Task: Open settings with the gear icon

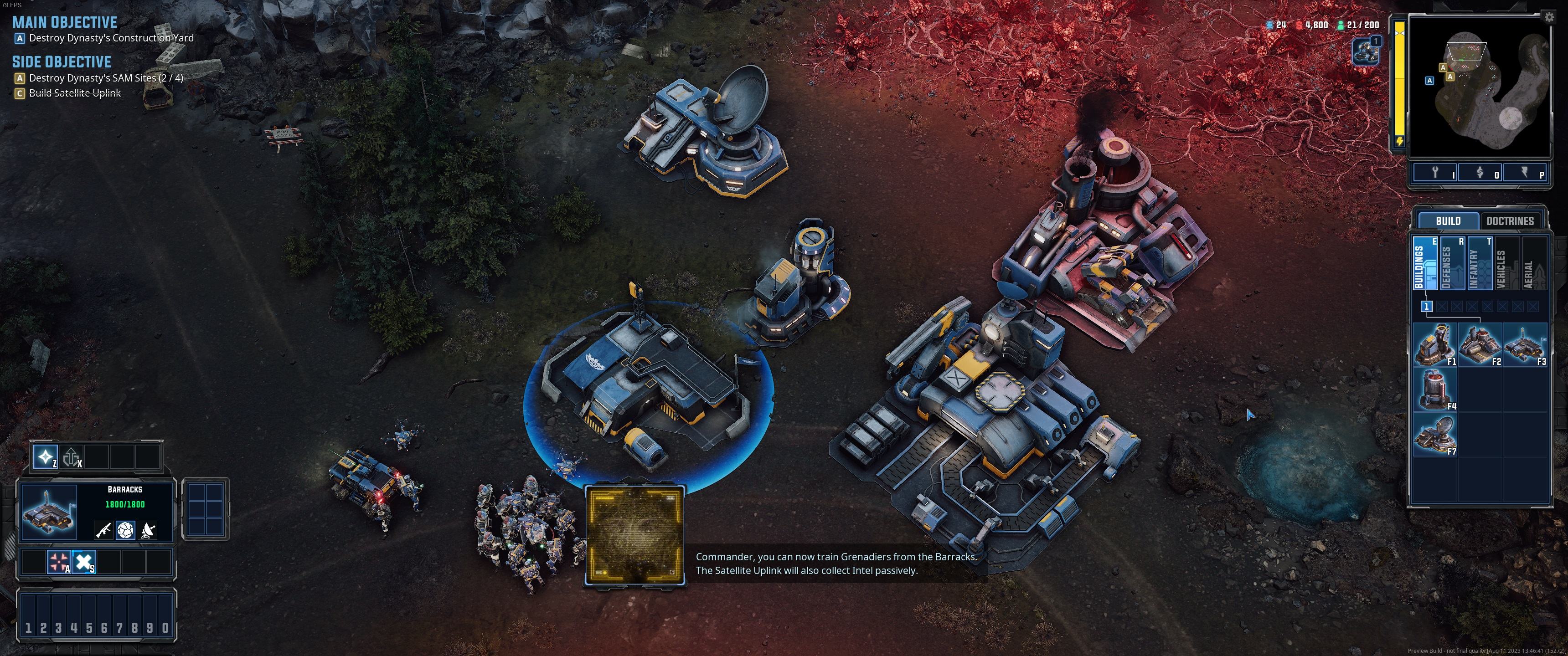Action: [1548, 17]
